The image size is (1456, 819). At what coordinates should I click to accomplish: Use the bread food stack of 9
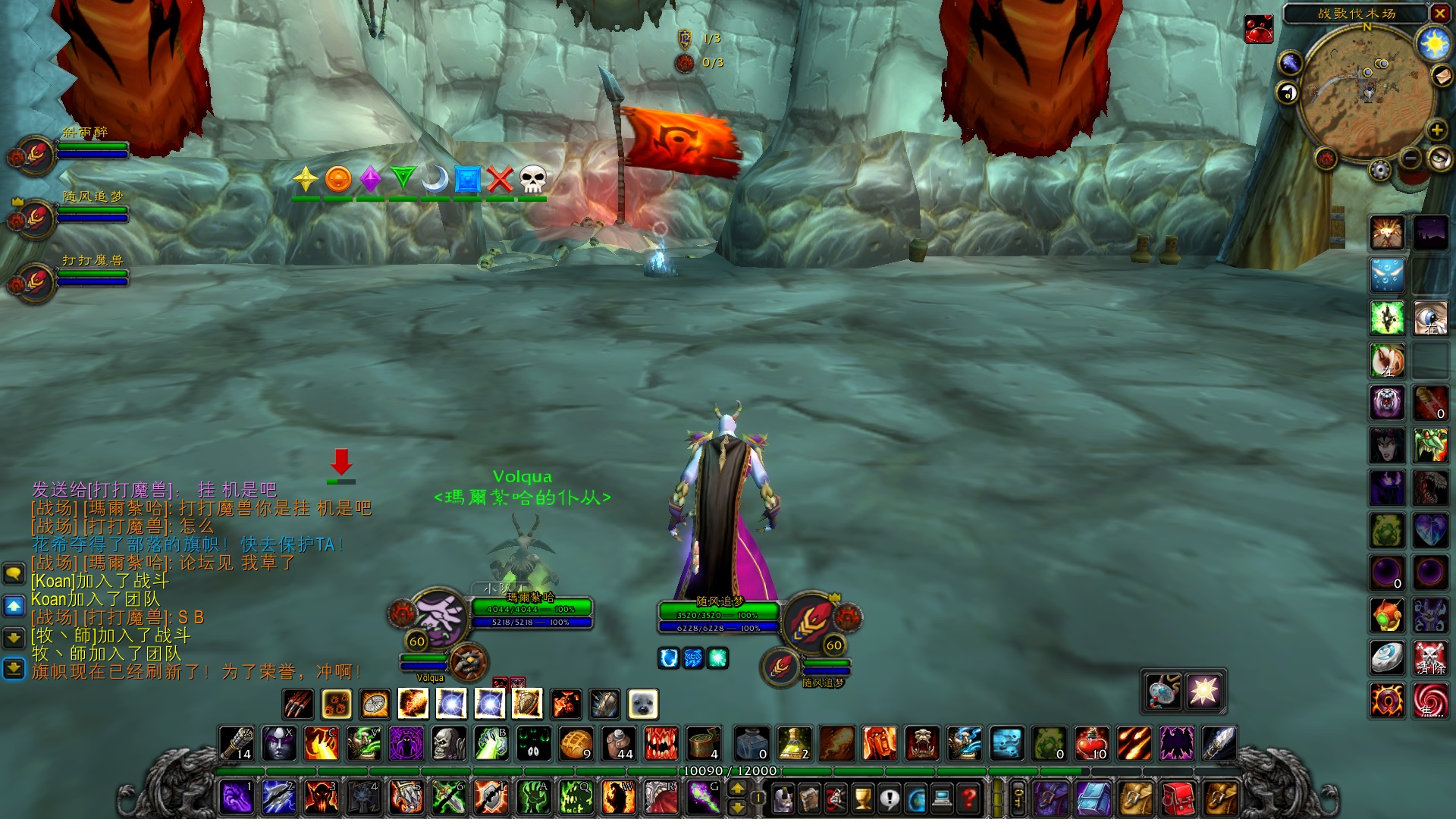tap(576, 744)
